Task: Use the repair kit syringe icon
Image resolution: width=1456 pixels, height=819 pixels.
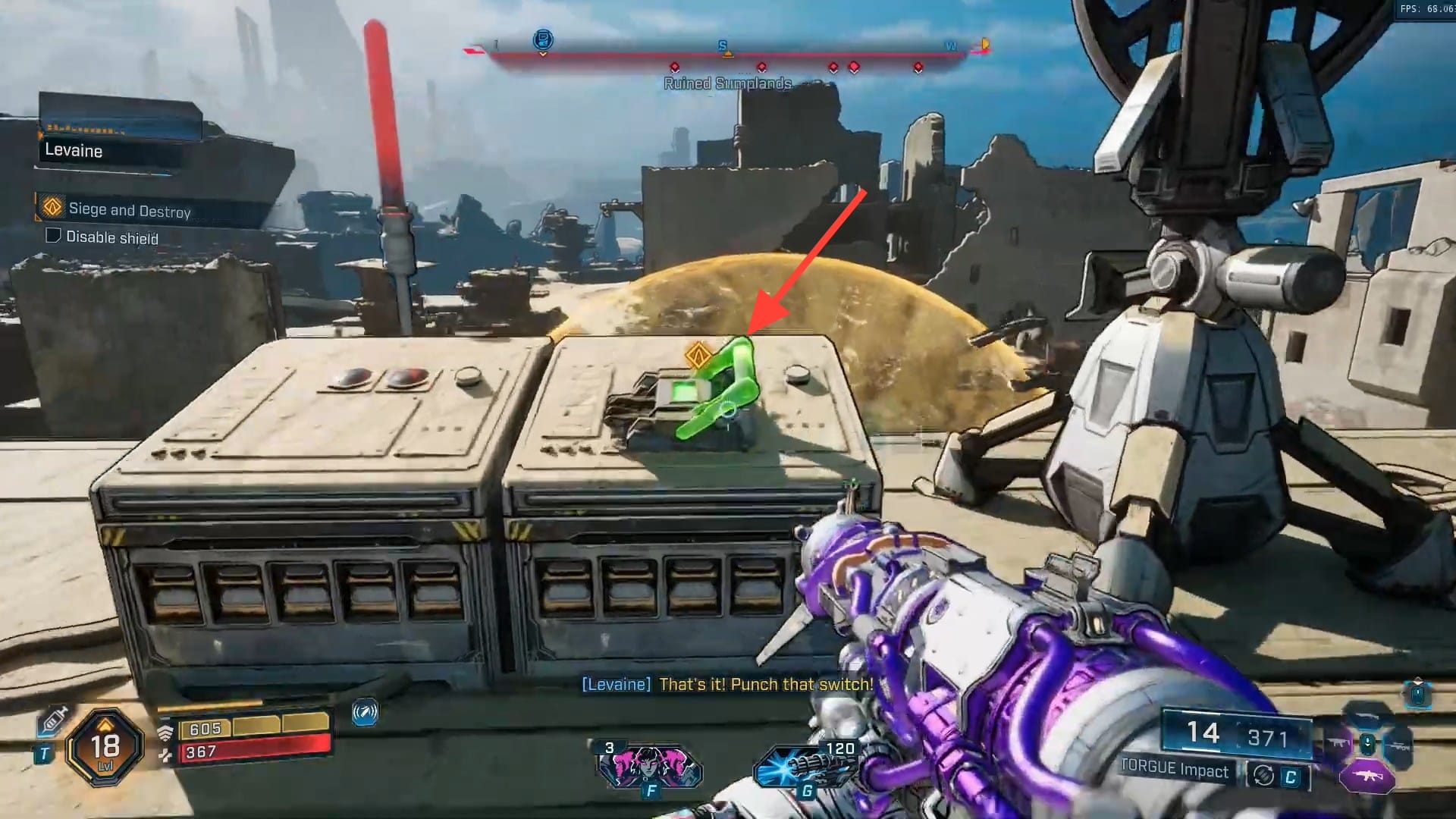Action: click(x=54, y=719)
